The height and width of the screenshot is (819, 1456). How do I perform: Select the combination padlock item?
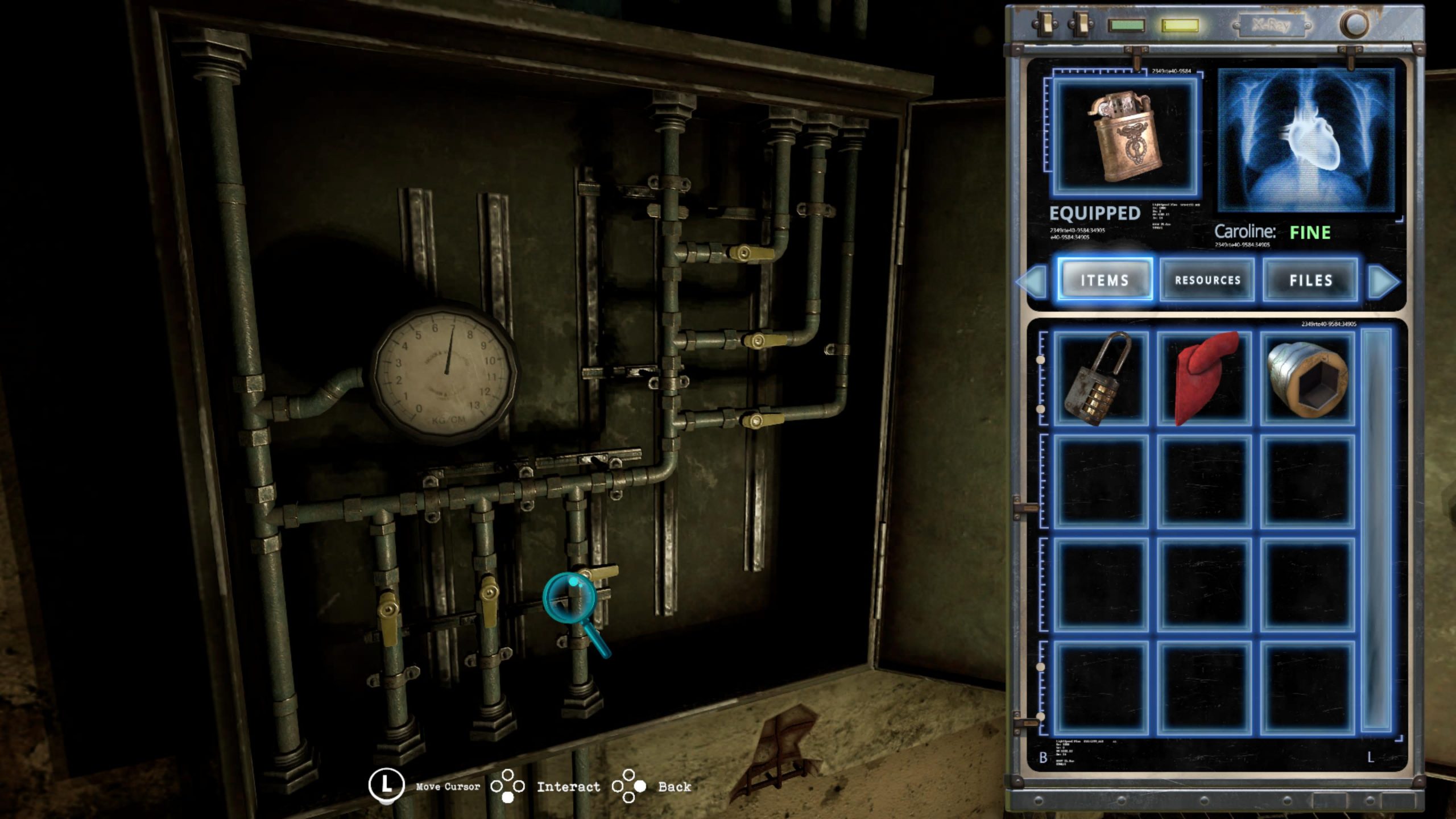(1101, 379)
